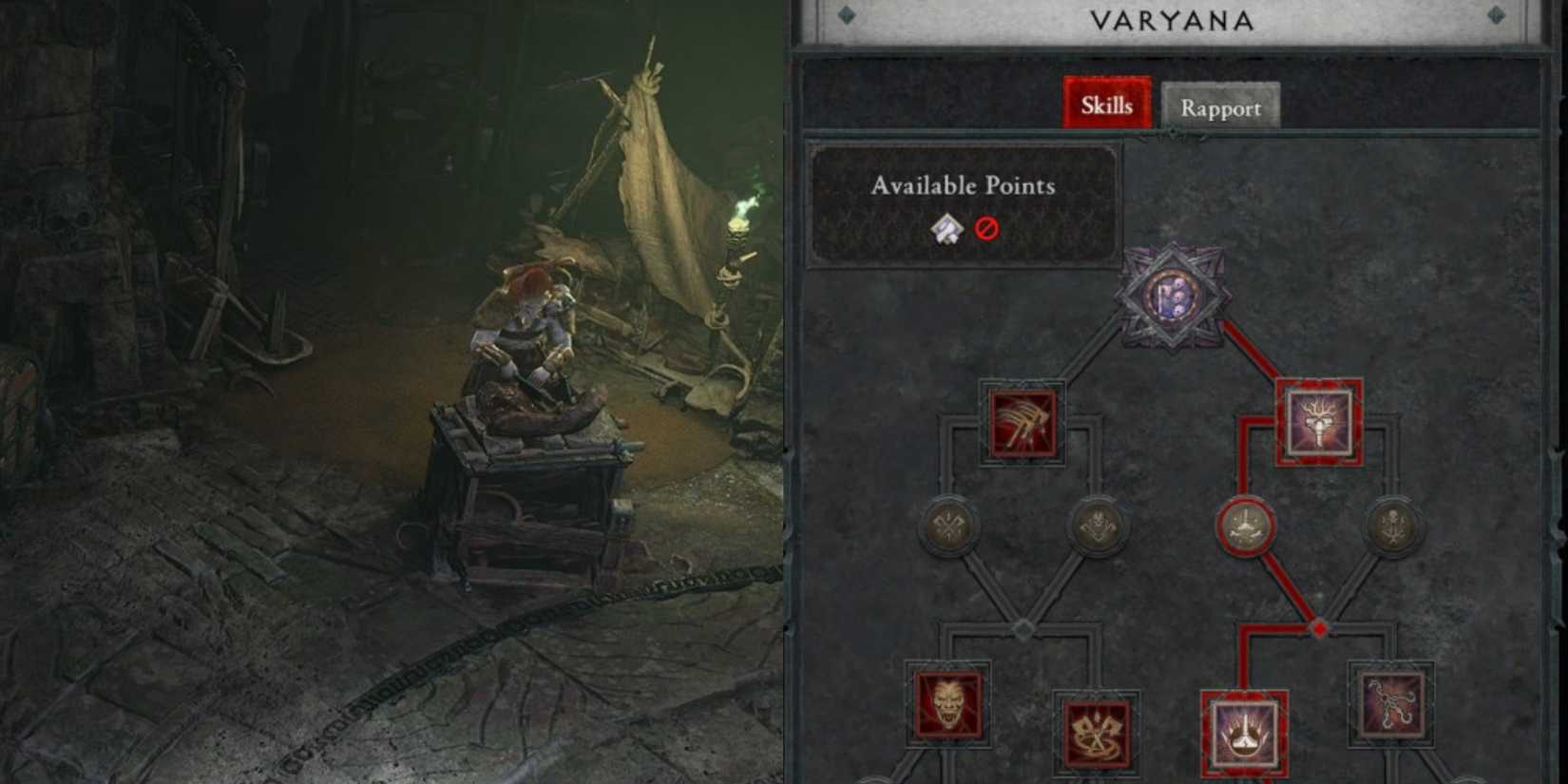This screenshot has width=1568, height=784.
Task: Activate the helmet circular passive near center
Action: point(1097,525)
